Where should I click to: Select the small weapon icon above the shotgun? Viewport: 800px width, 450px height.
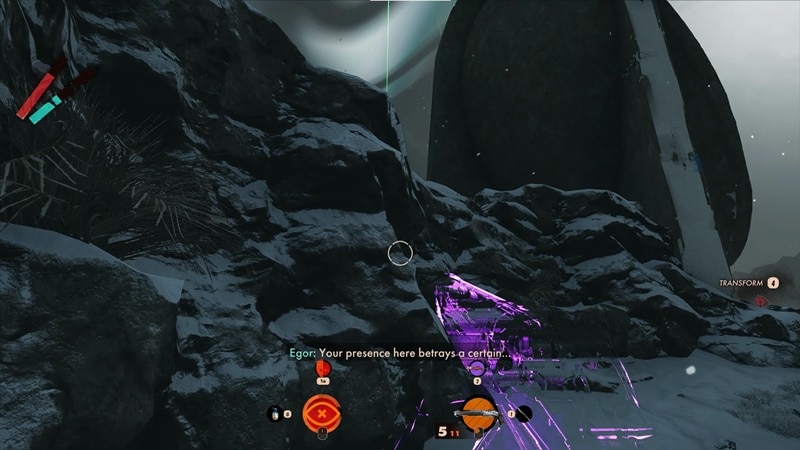477,368
